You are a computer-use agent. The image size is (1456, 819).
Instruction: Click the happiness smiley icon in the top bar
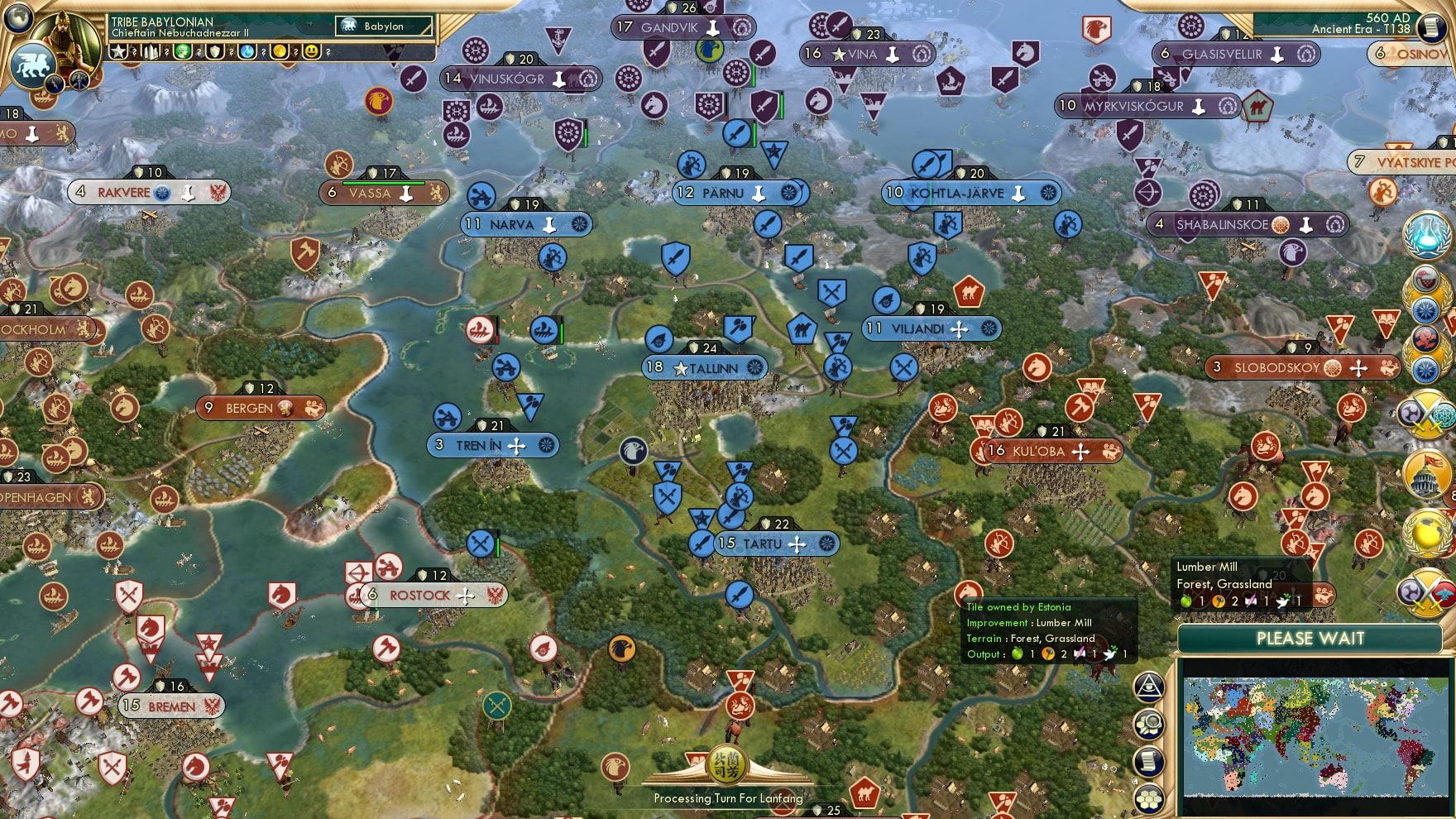pos(310,52)
